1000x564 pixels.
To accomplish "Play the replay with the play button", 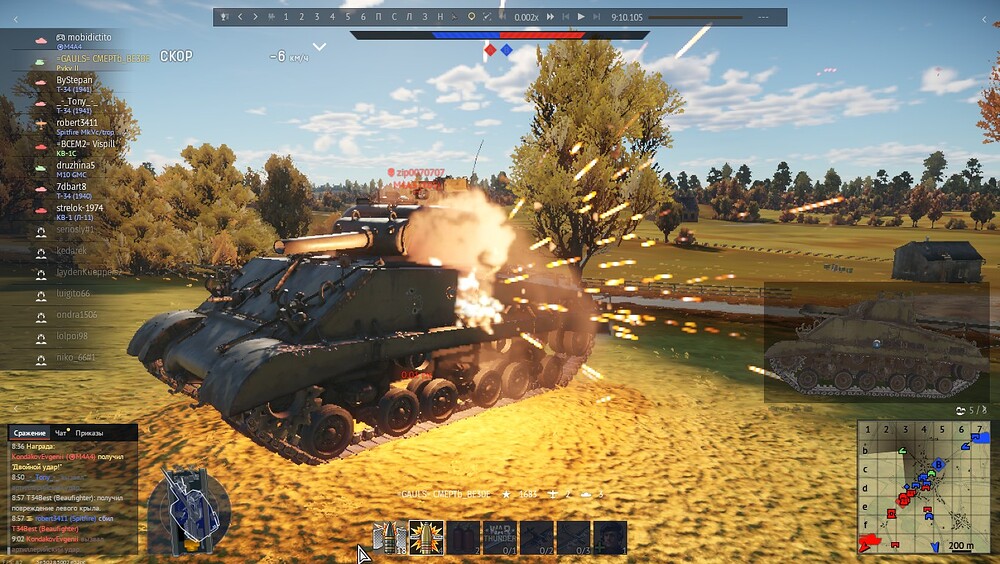I will click(581, 17).
